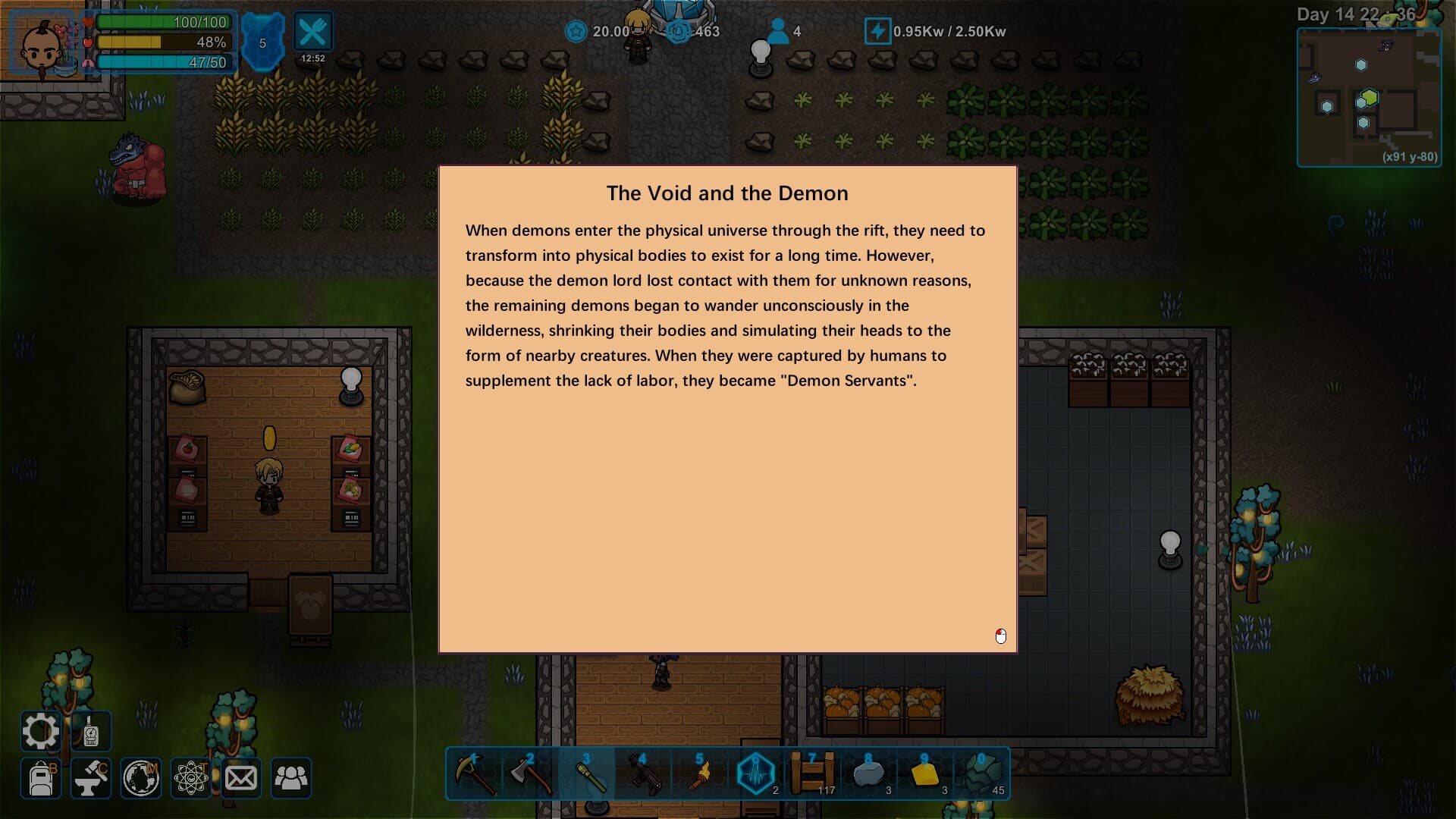The height and width of the screenshot is (819, 1456).
Task: Open the anvil crafting menu
Action: click(91, 778)
